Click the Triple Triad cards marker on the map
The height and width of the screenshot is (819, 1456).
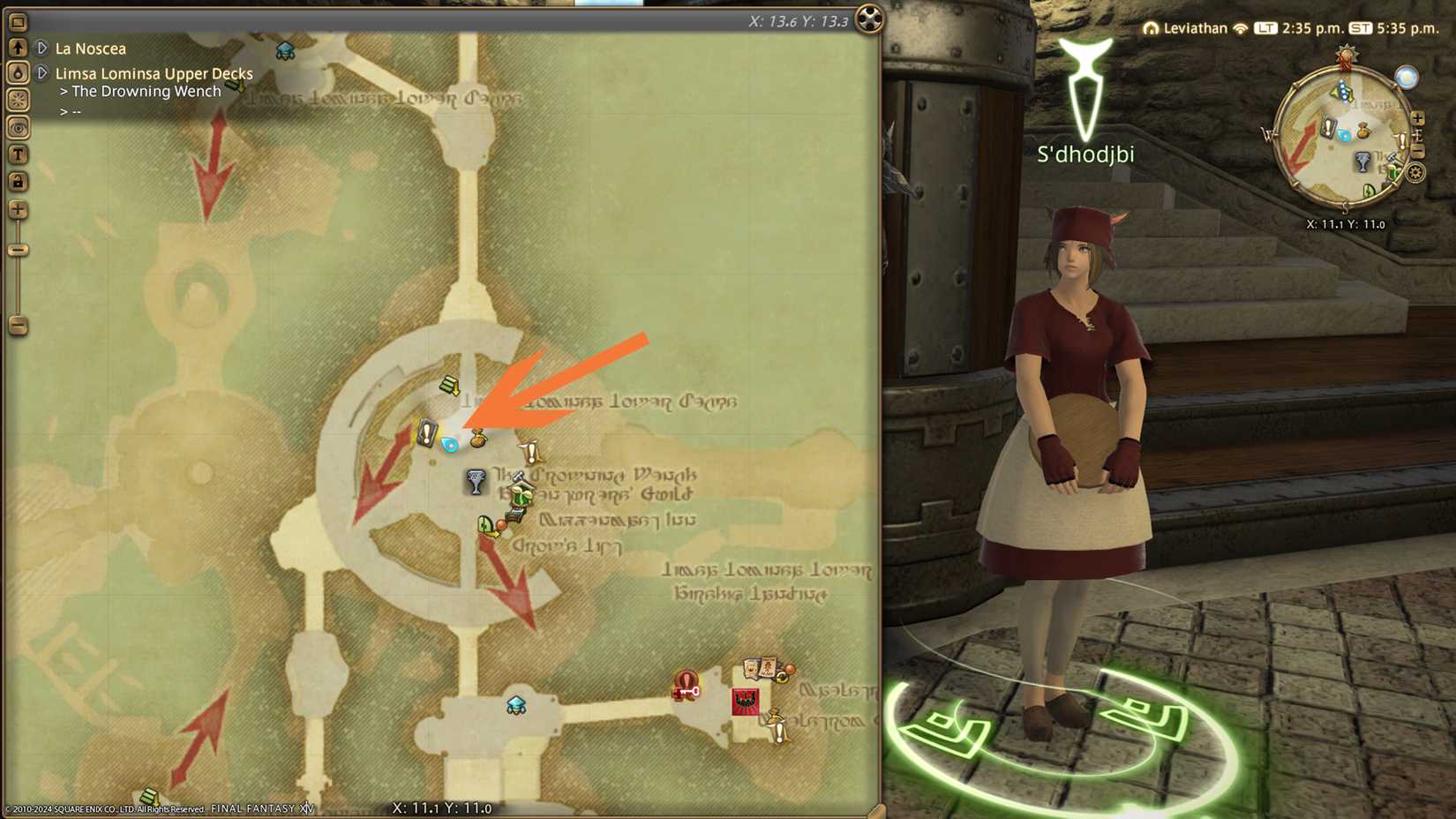759,667
